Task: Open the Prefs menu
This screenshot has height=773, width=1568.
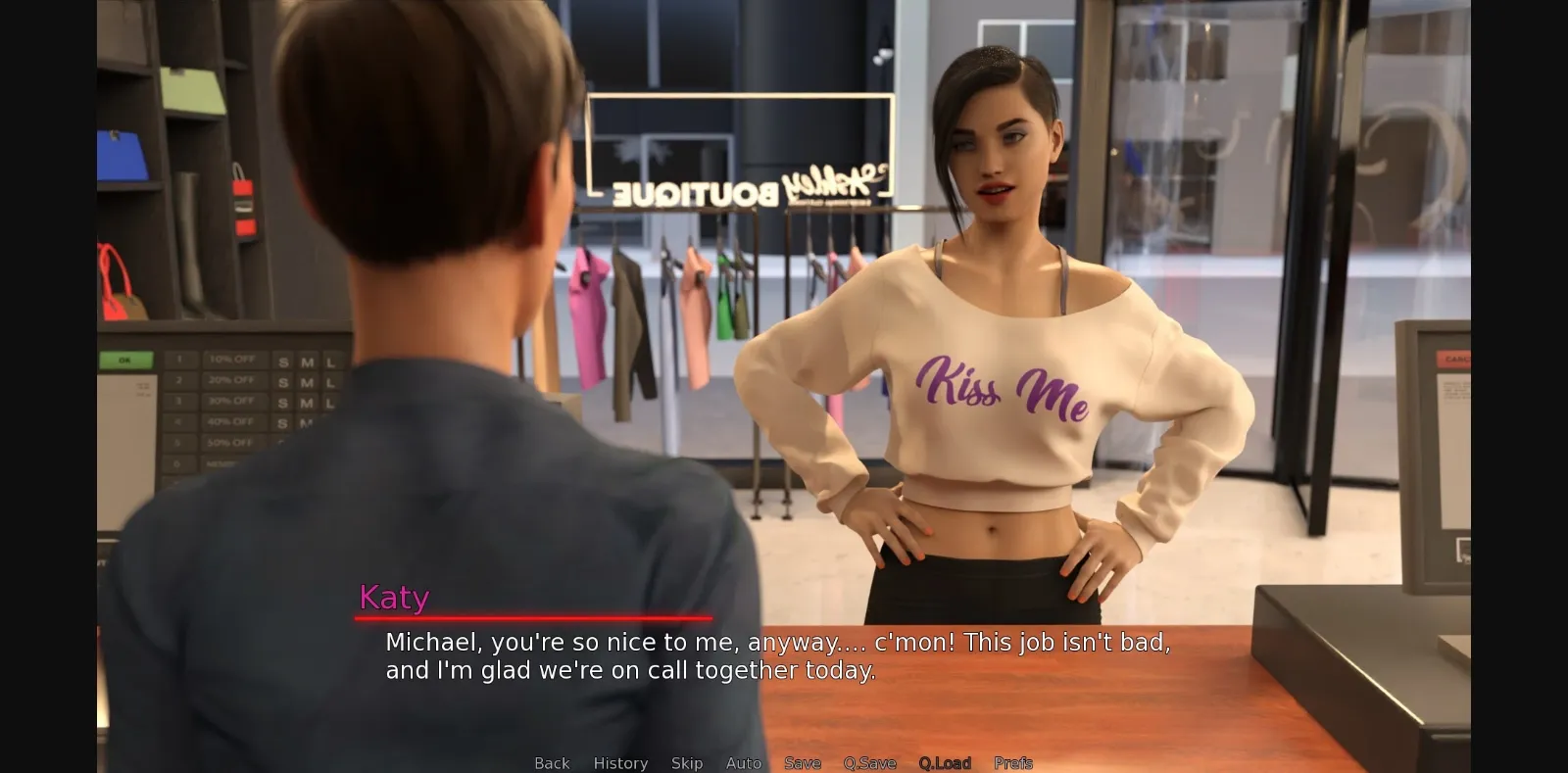Action: click(1012, 762)
